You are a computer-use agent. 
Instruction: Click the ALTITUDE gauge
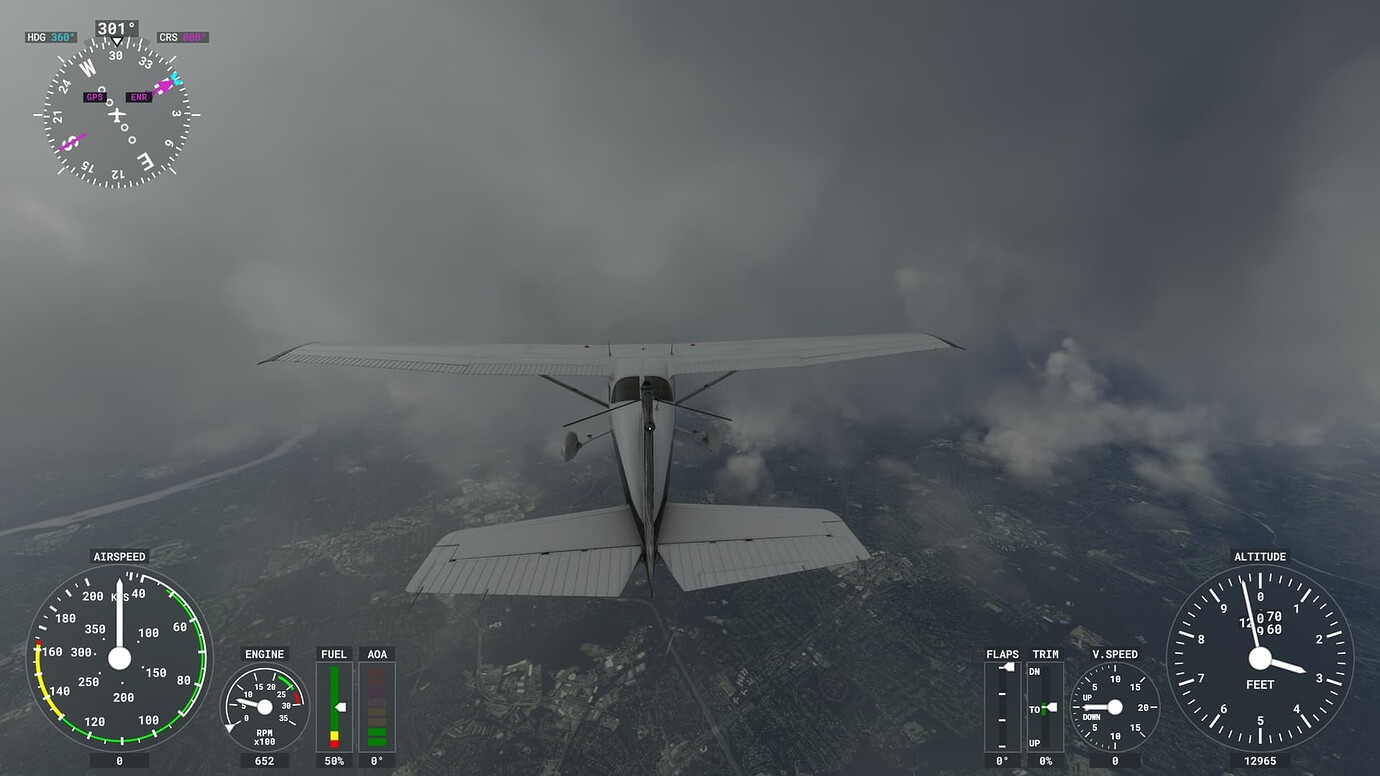tap(1259, 660)
